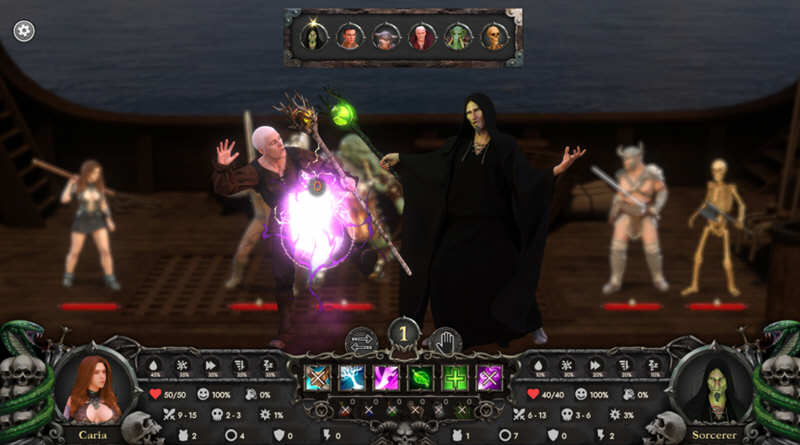This screenshot has height=445, width=800.
Task: Select the bald red-robed portrait in turn order
Action: coord(421,38)
